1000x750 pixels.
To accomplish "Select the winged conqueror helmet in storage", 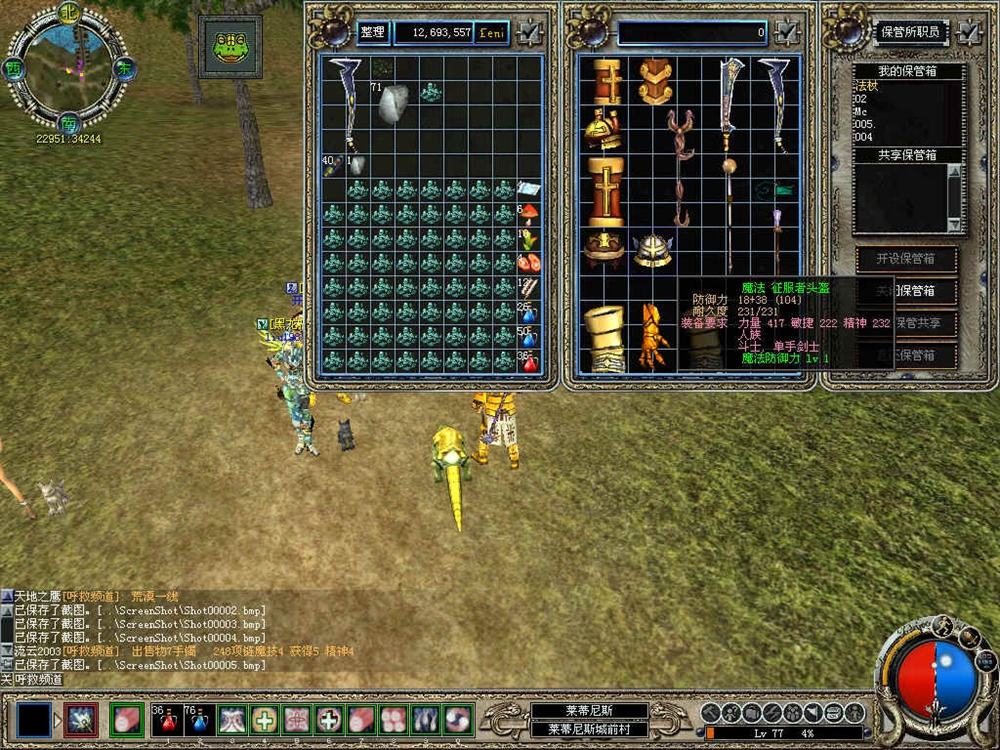I will pyautogui.click(x=653, y=249).
